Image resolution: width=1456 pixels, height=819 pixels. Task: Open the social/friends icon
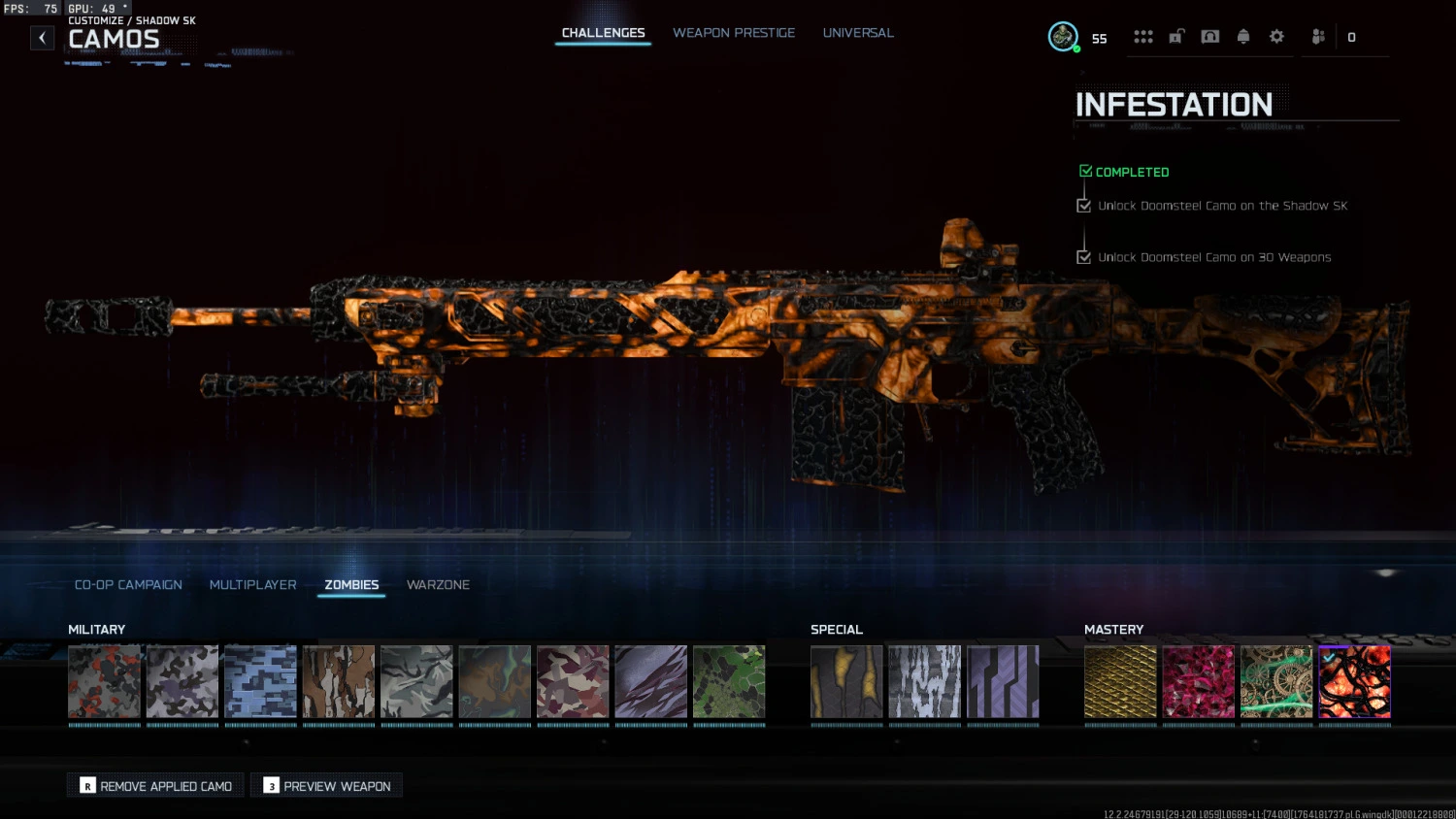(x=1317, y=36)
